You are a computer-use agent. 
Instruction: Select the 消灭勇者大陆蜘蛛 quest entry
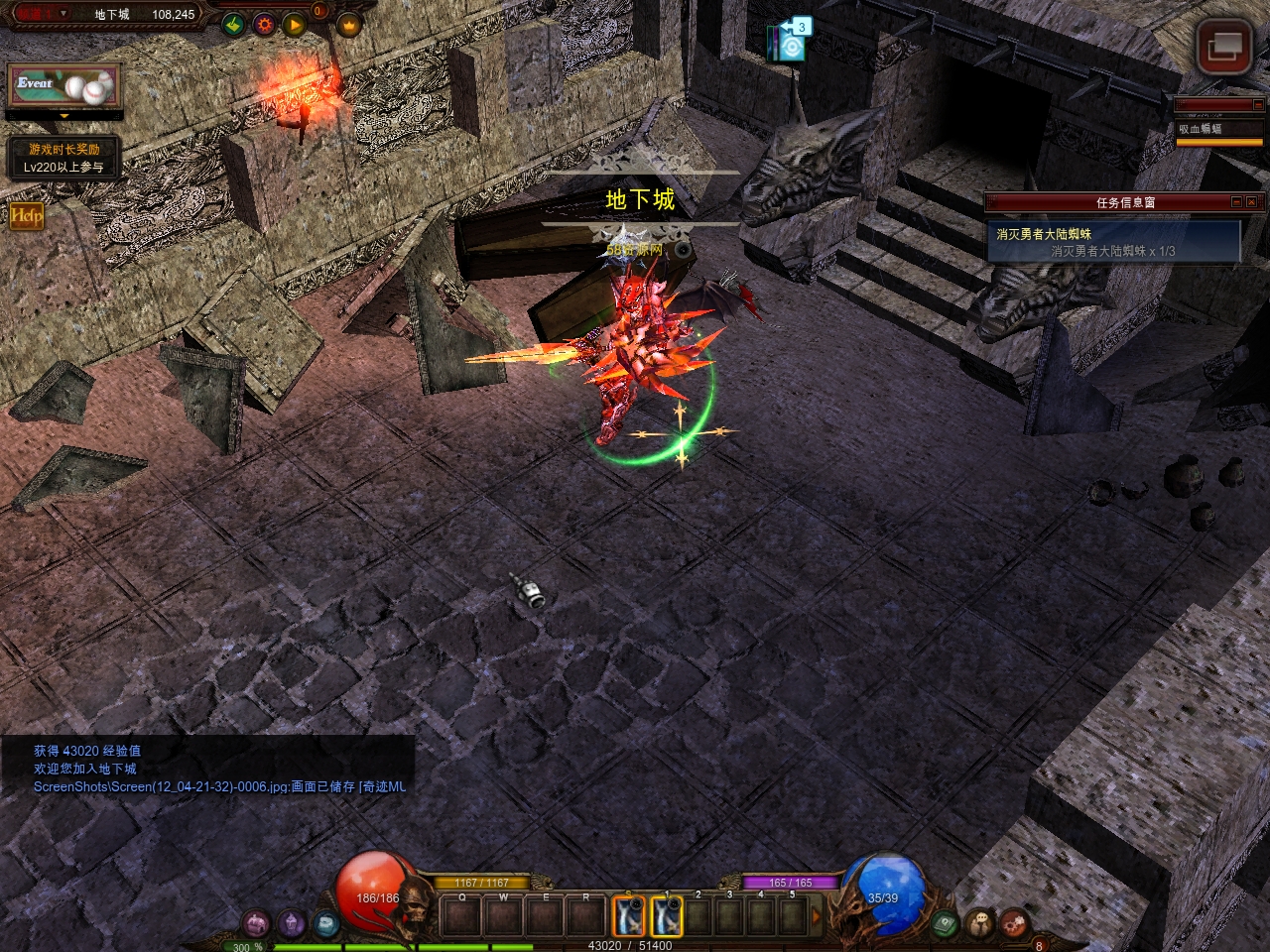point(1113,242)
